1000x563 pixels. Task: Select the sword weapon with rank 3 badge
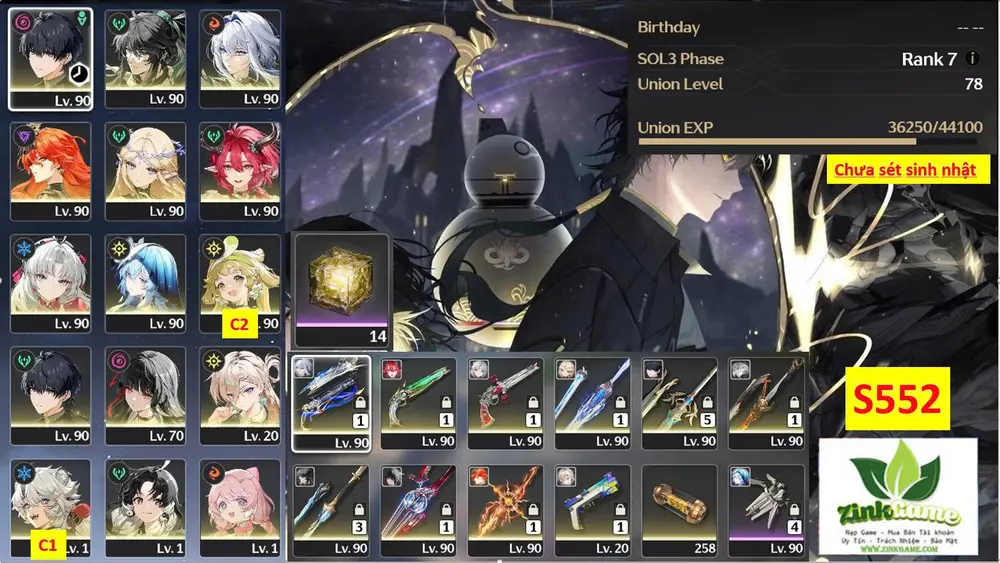point(331,509)
